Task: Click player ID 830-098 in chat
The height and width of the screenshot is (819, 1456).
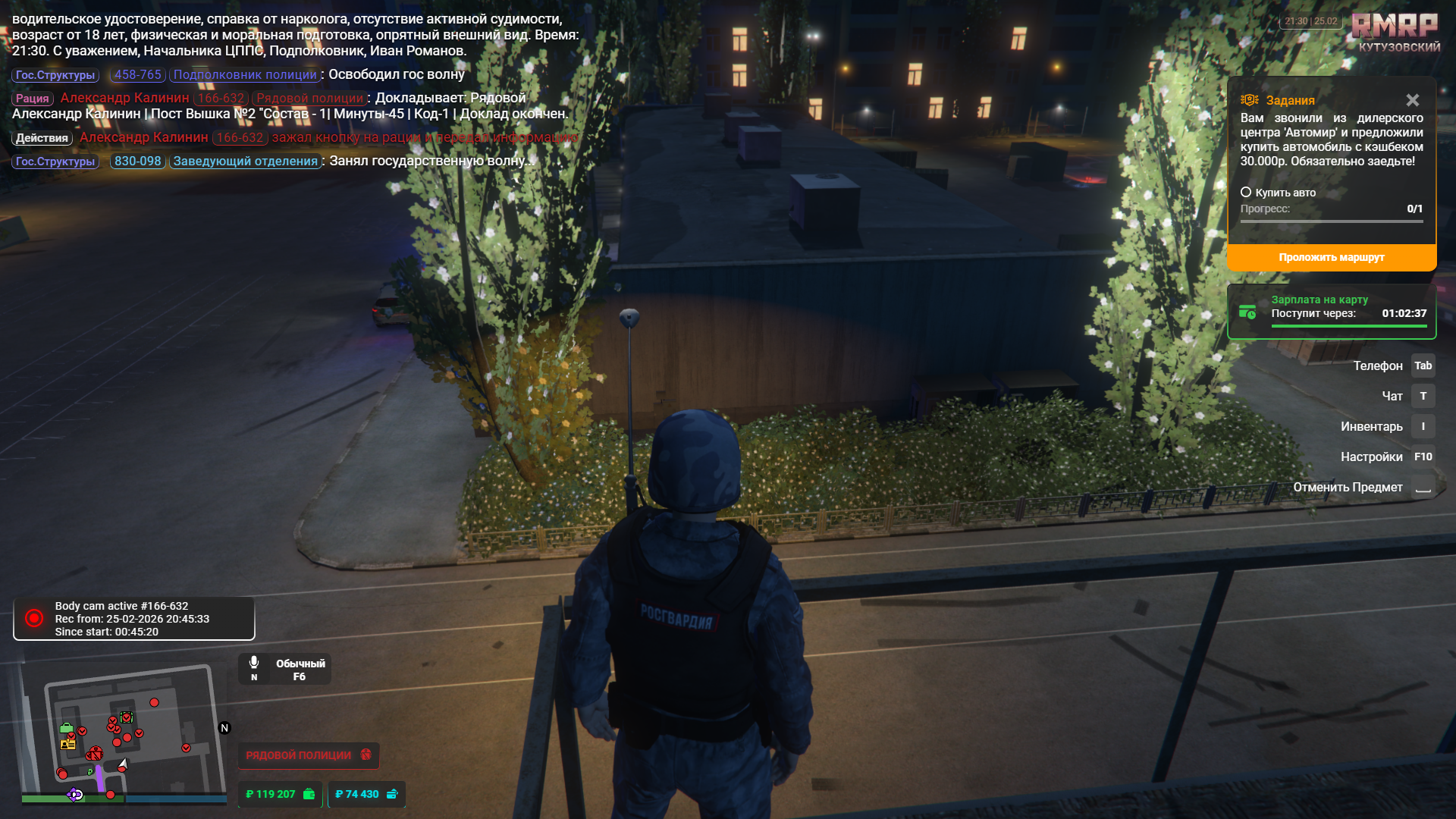Action: [137, 162]
